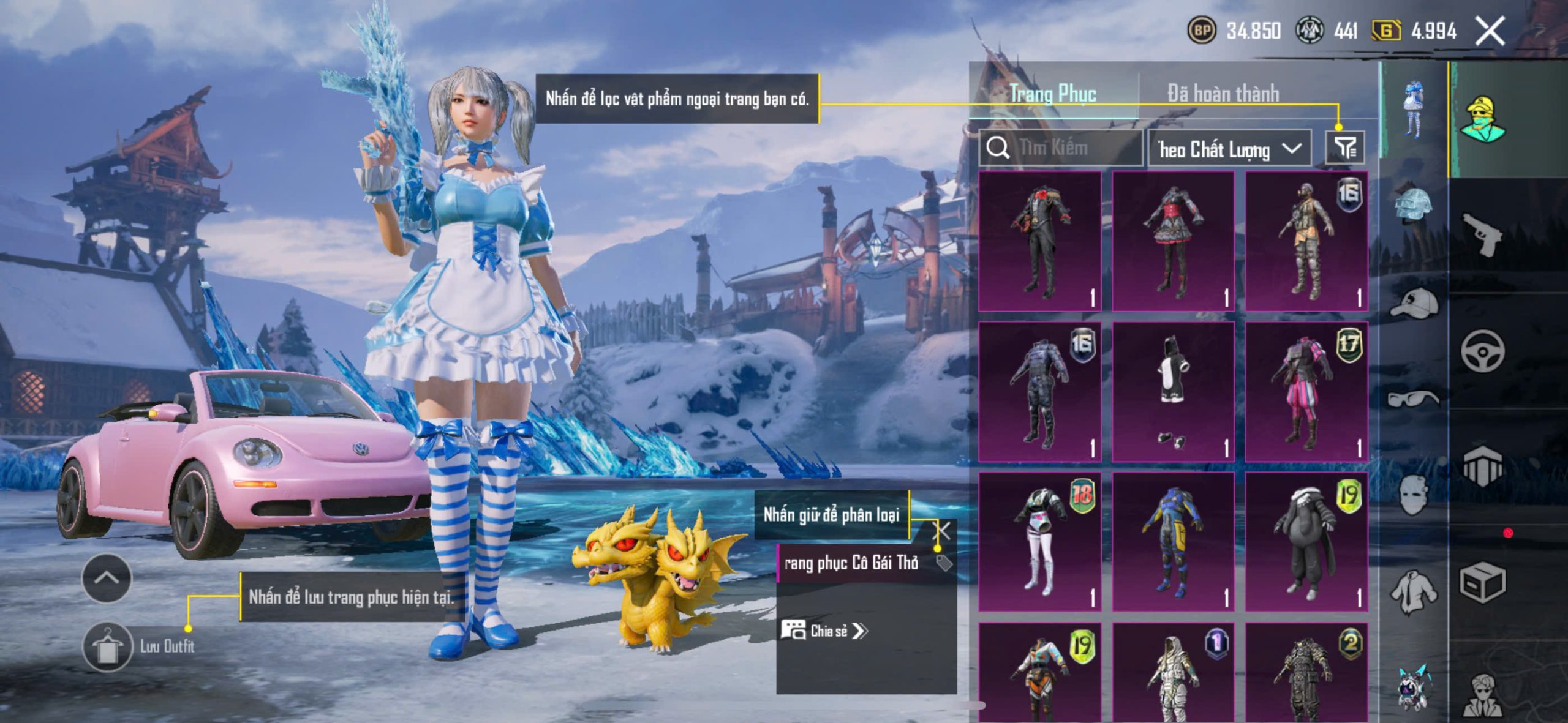The height and width of the screenshot is (723, 1568).
Task: Open the Đã hoàn thành tab
Action: coord(1223,94)
